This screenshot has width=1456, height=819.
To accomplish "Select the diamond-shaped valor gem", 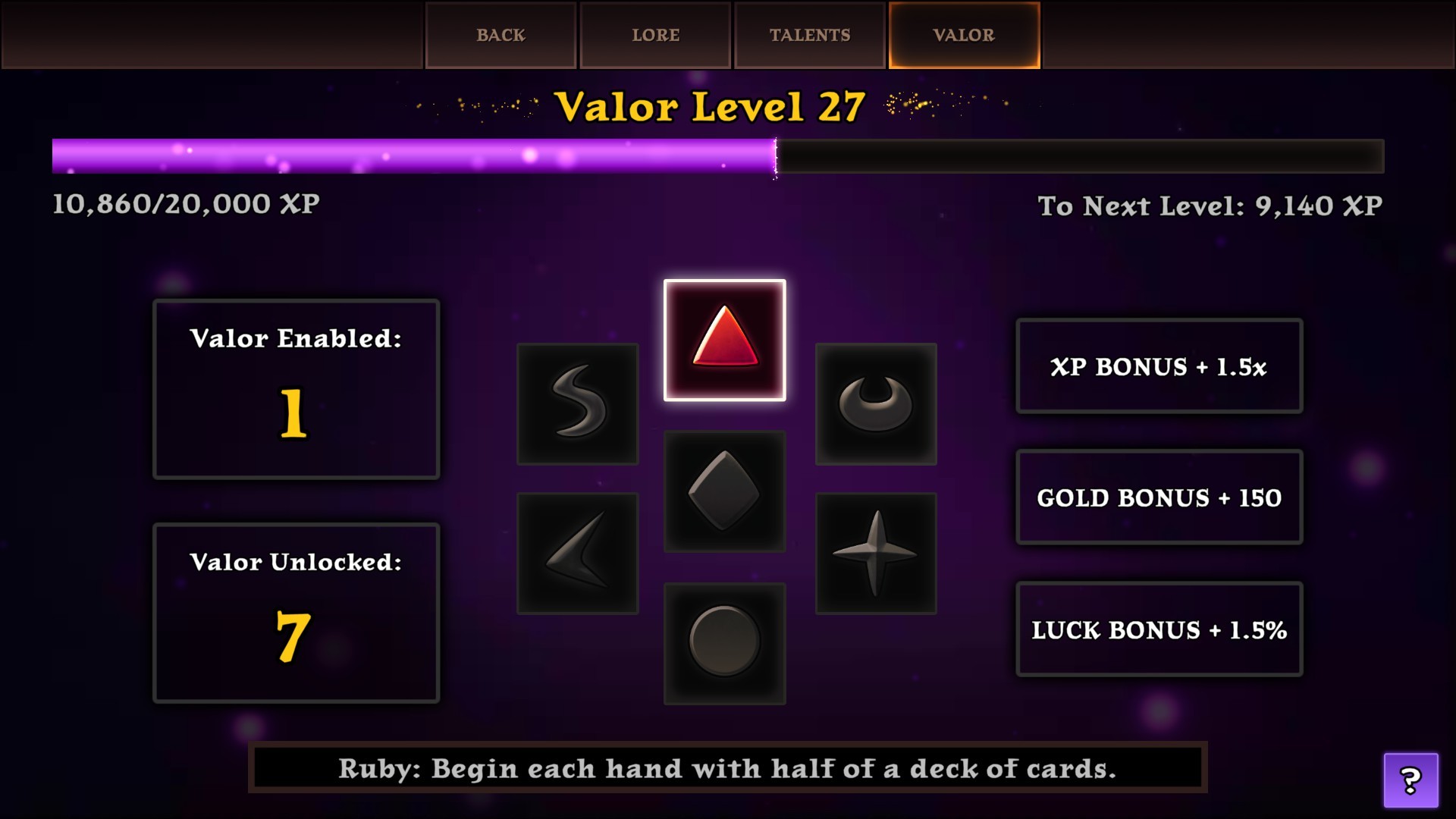I will point(724,491).
